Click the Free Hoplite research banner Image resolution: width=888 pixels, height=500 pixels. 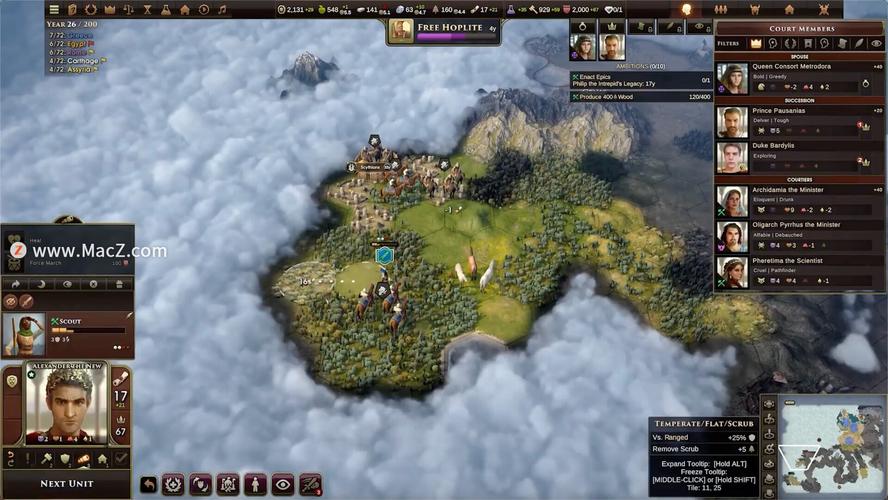click(444, 31)
